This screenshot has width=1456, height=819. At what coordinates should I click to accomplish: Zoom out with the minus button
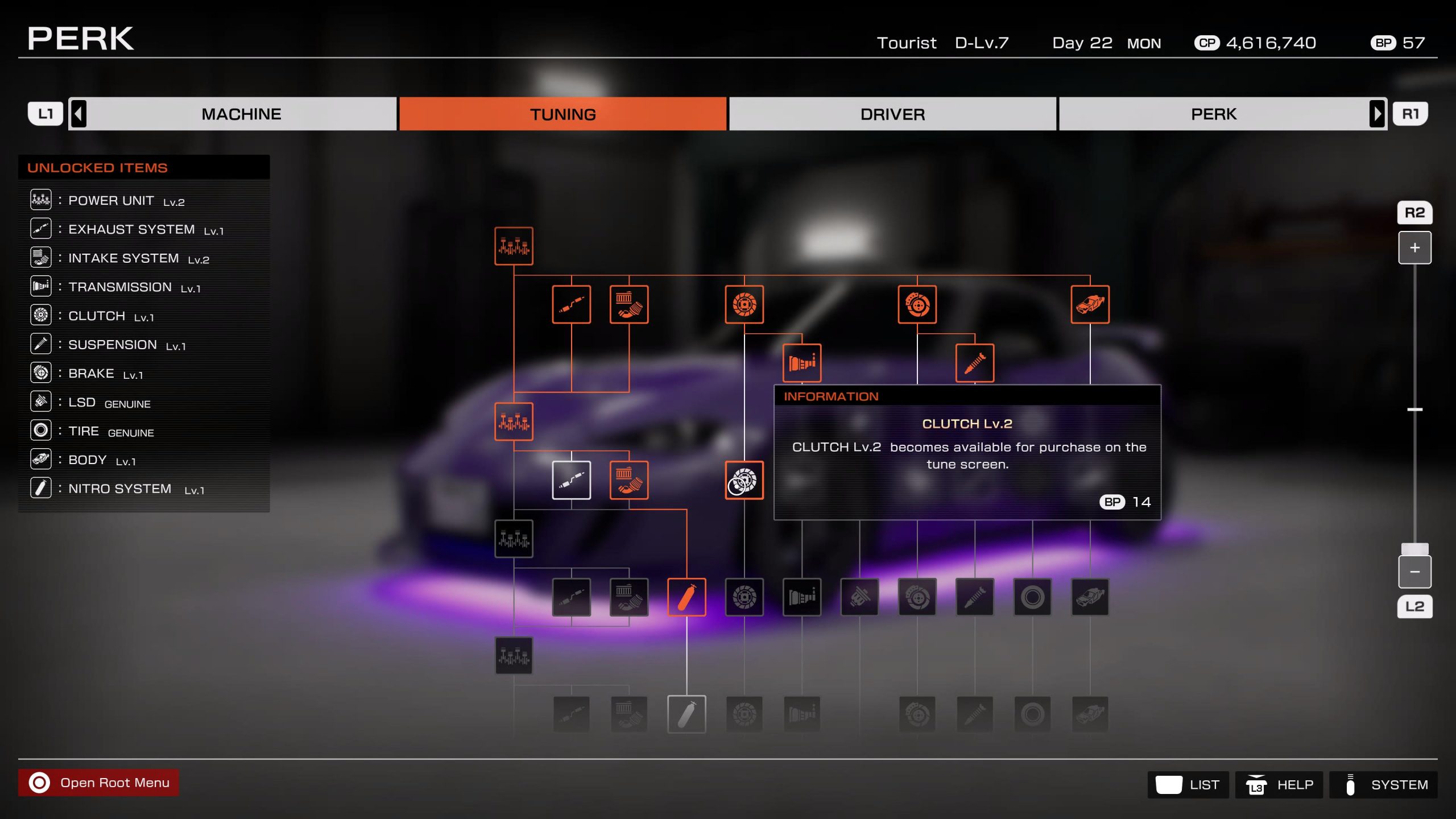point(1414,572)
